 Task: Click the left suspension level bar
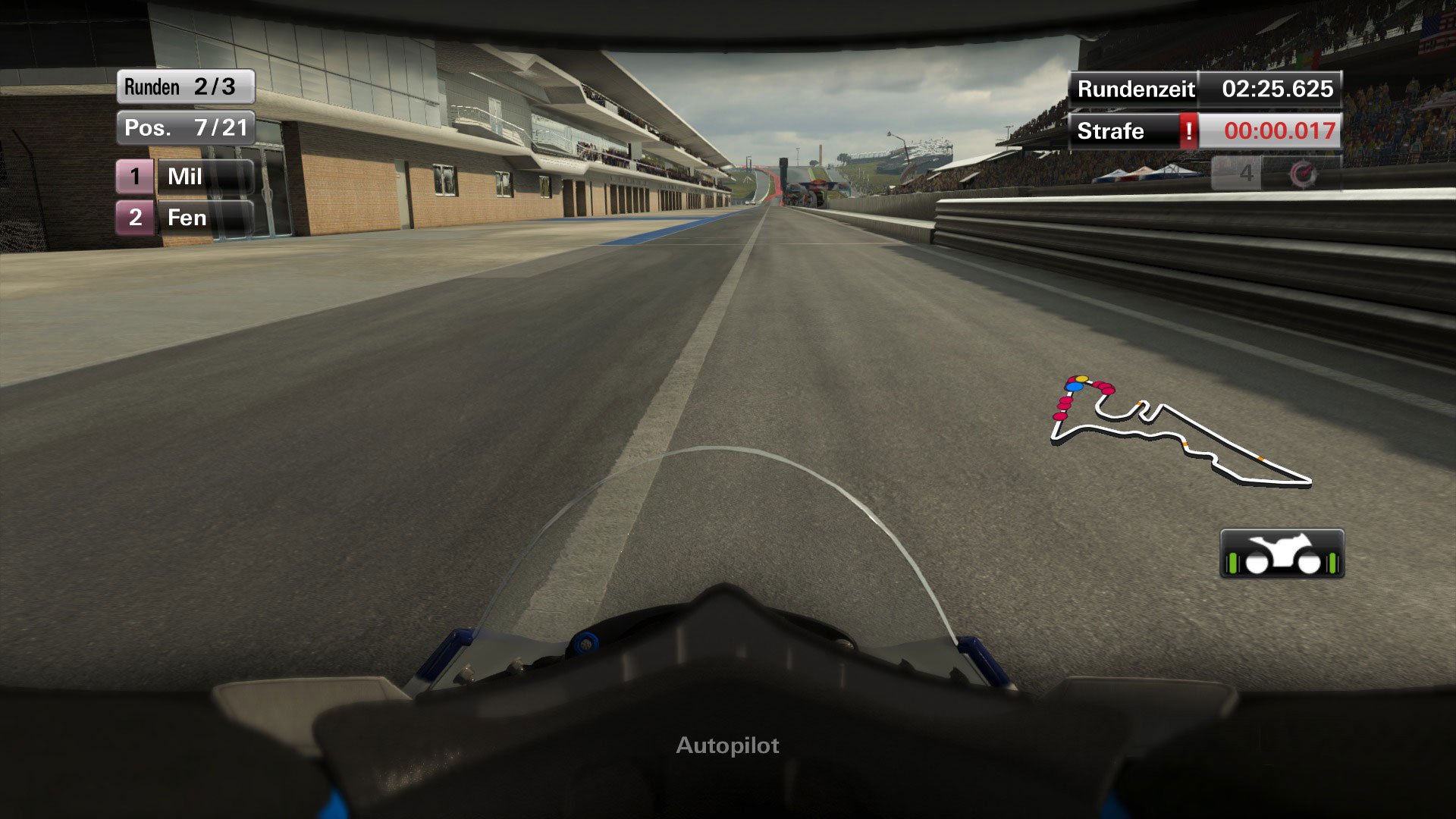[1232, 563]
